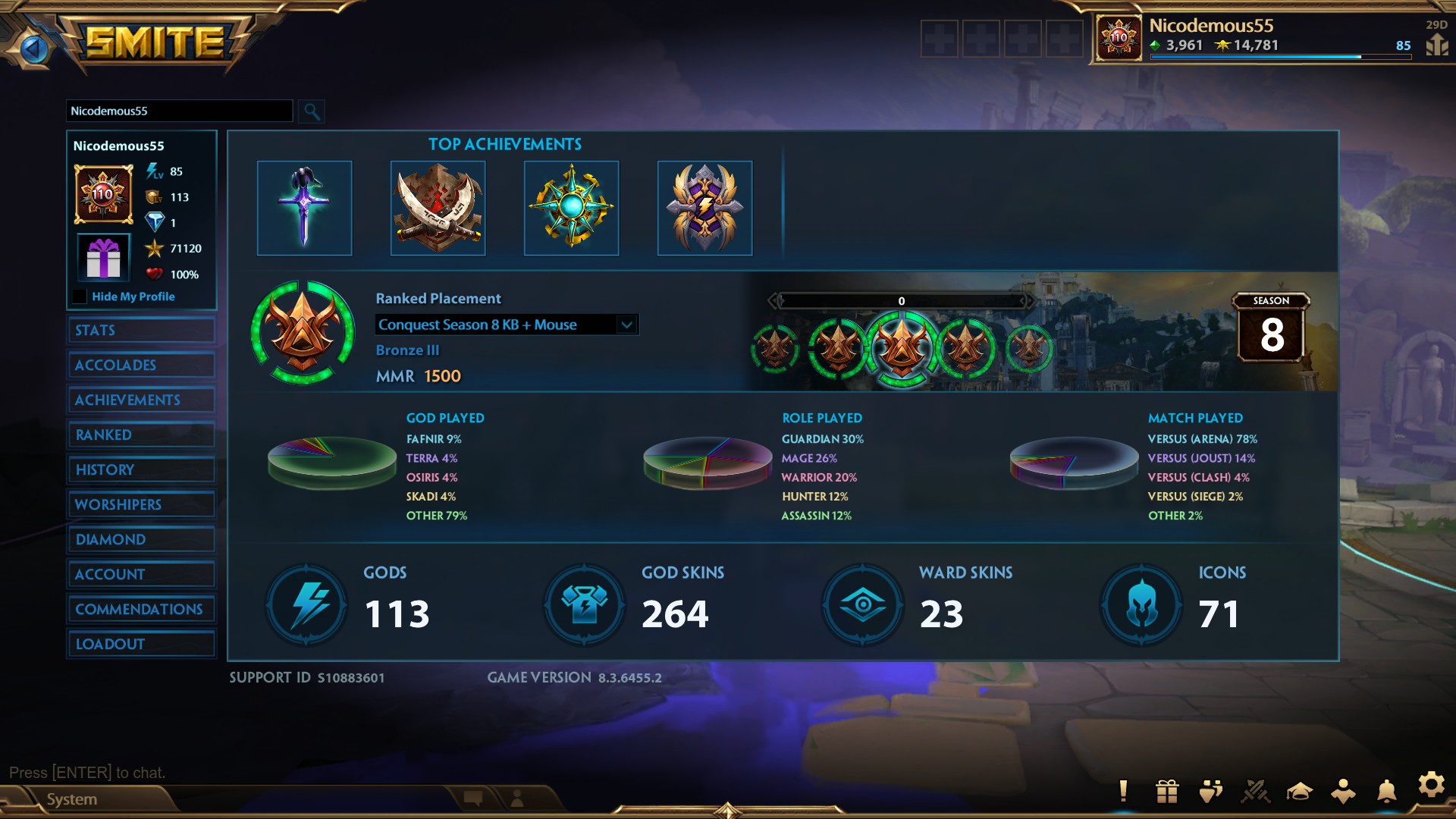This screenshot has width=1456, height=819.
Task: Select STATS in the sidebar
Action: pyautogui.click(x=141, y=330)
